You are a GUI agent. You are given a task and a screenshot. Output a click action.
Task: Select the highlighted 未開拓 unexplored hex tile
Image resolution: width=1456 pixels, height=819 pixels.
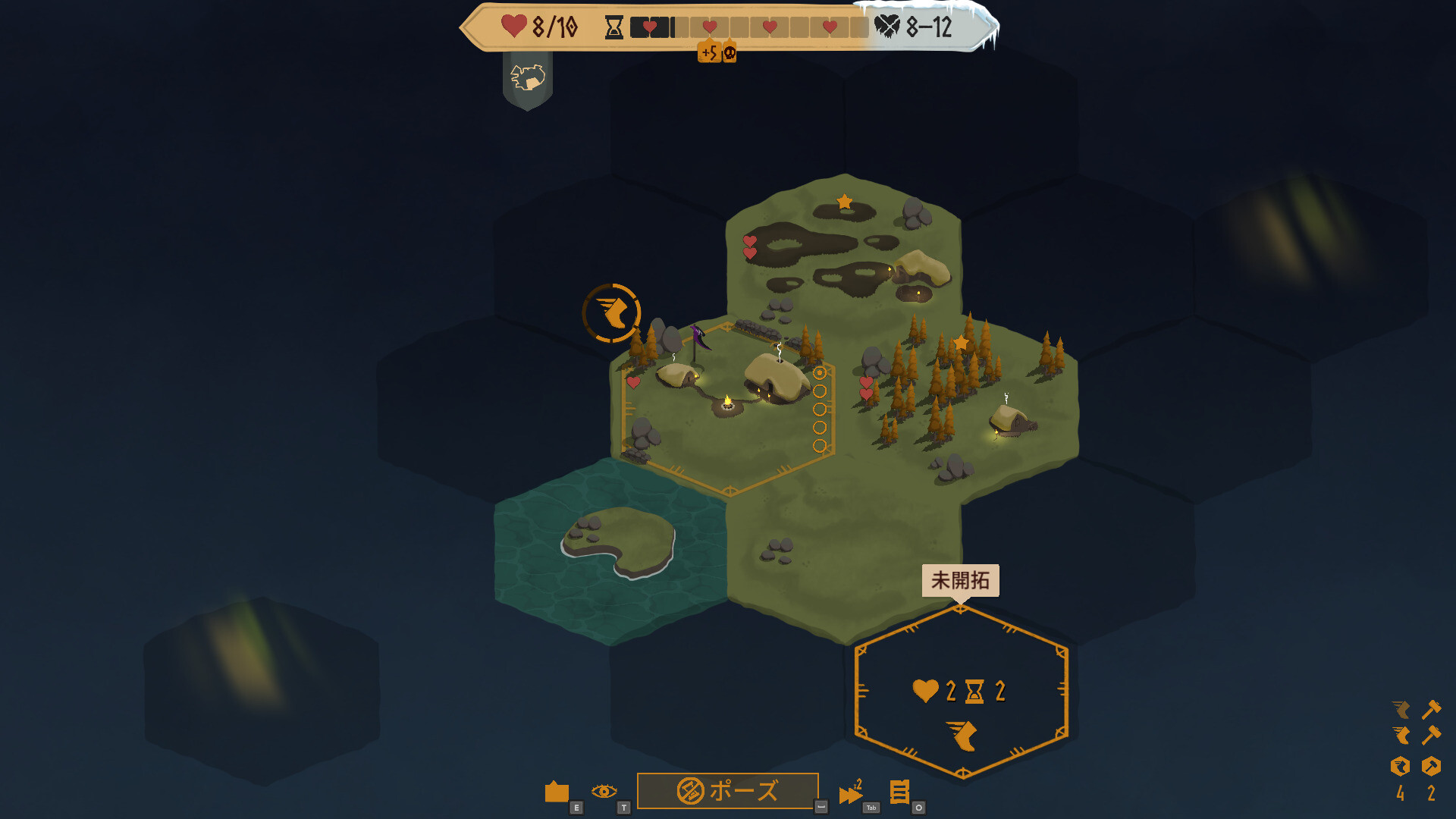coord(961,692)
